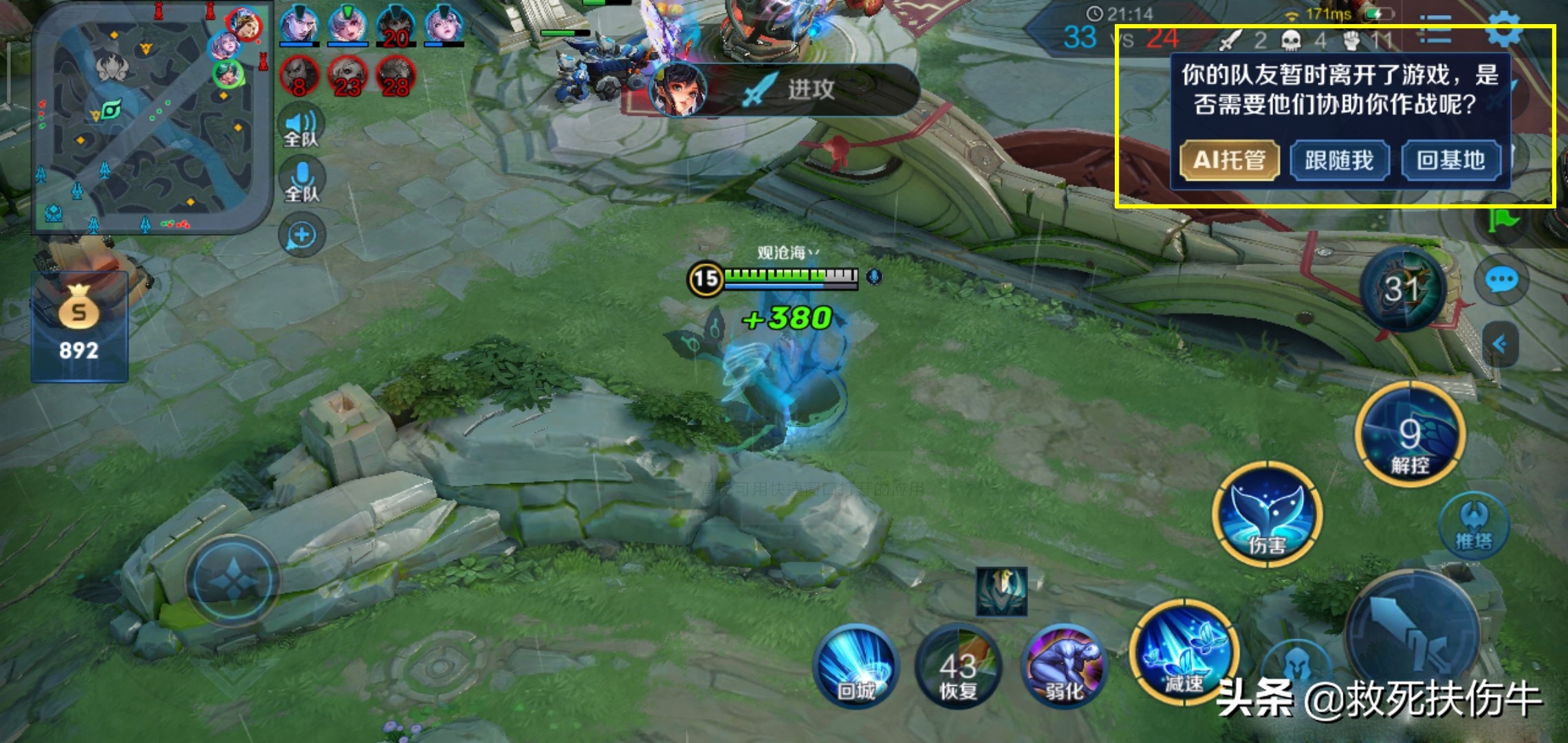Tap the 推塔 tower attack button
Image resolution: width=1568 pixels, height=743 pixels.
point(1474,526)
